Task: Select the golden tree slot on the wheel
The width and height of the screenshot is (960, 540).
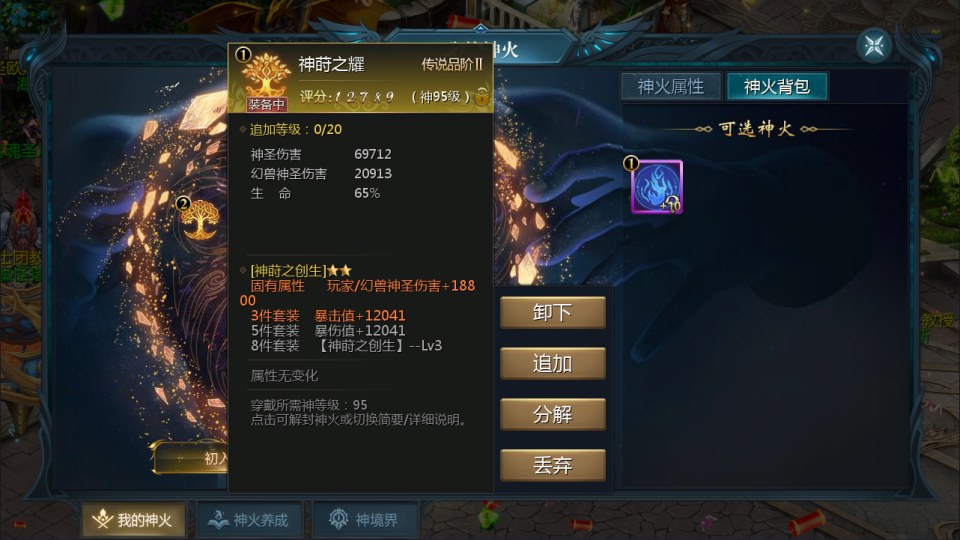Action: point(201,219)
